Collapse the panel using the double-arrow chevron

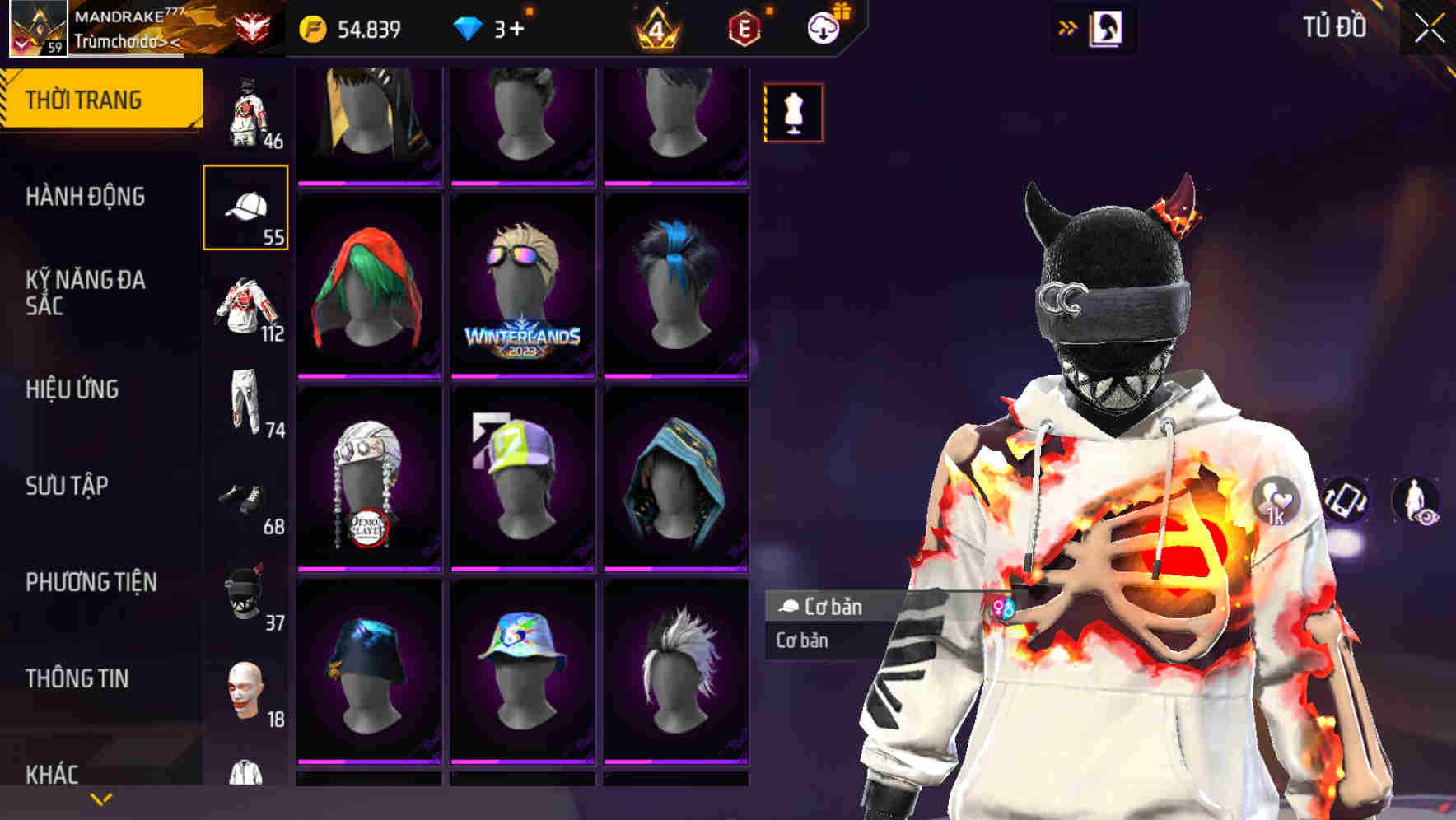pos(1068,26)
